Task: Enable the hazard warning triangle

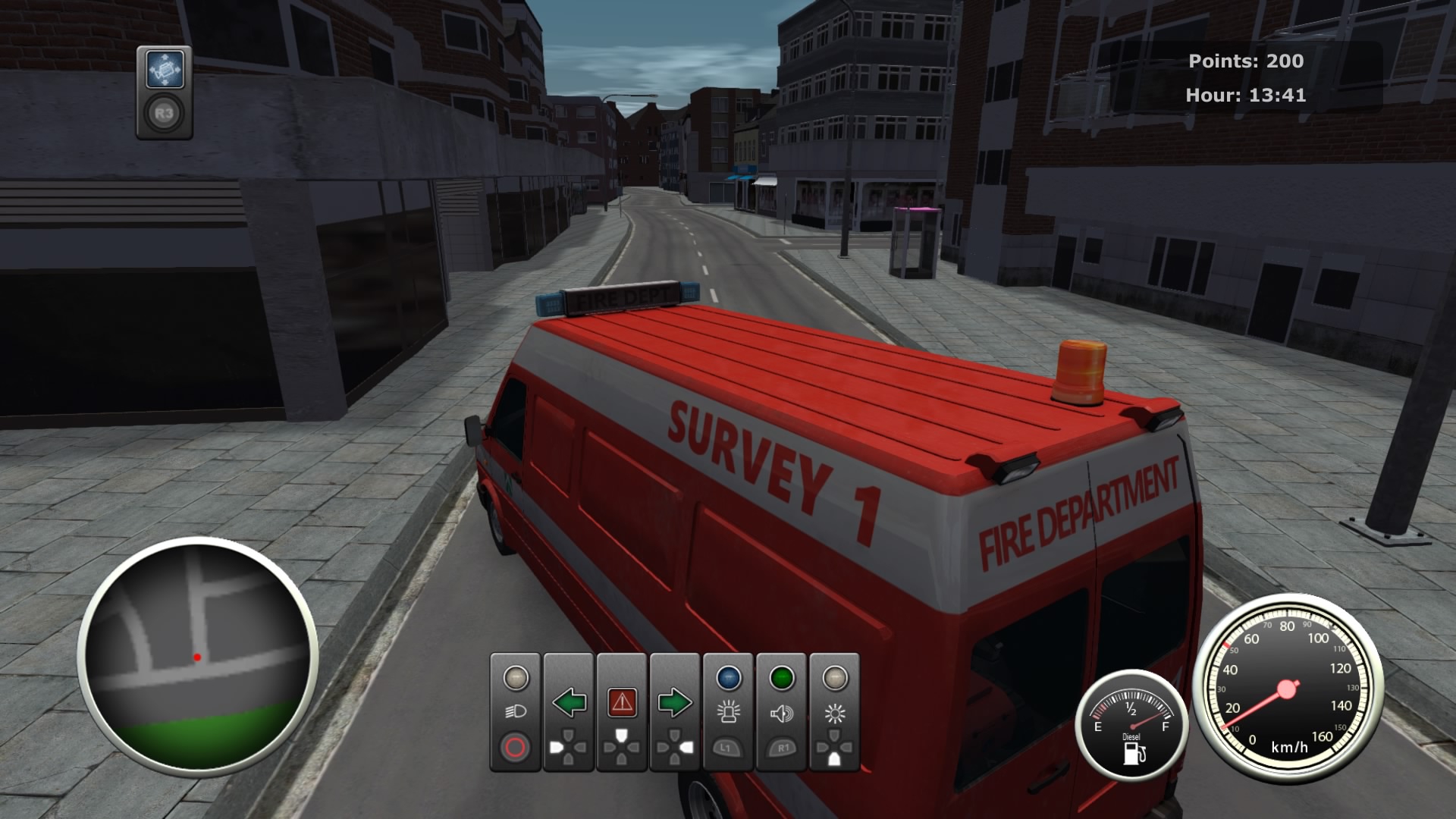Action: 623,701
